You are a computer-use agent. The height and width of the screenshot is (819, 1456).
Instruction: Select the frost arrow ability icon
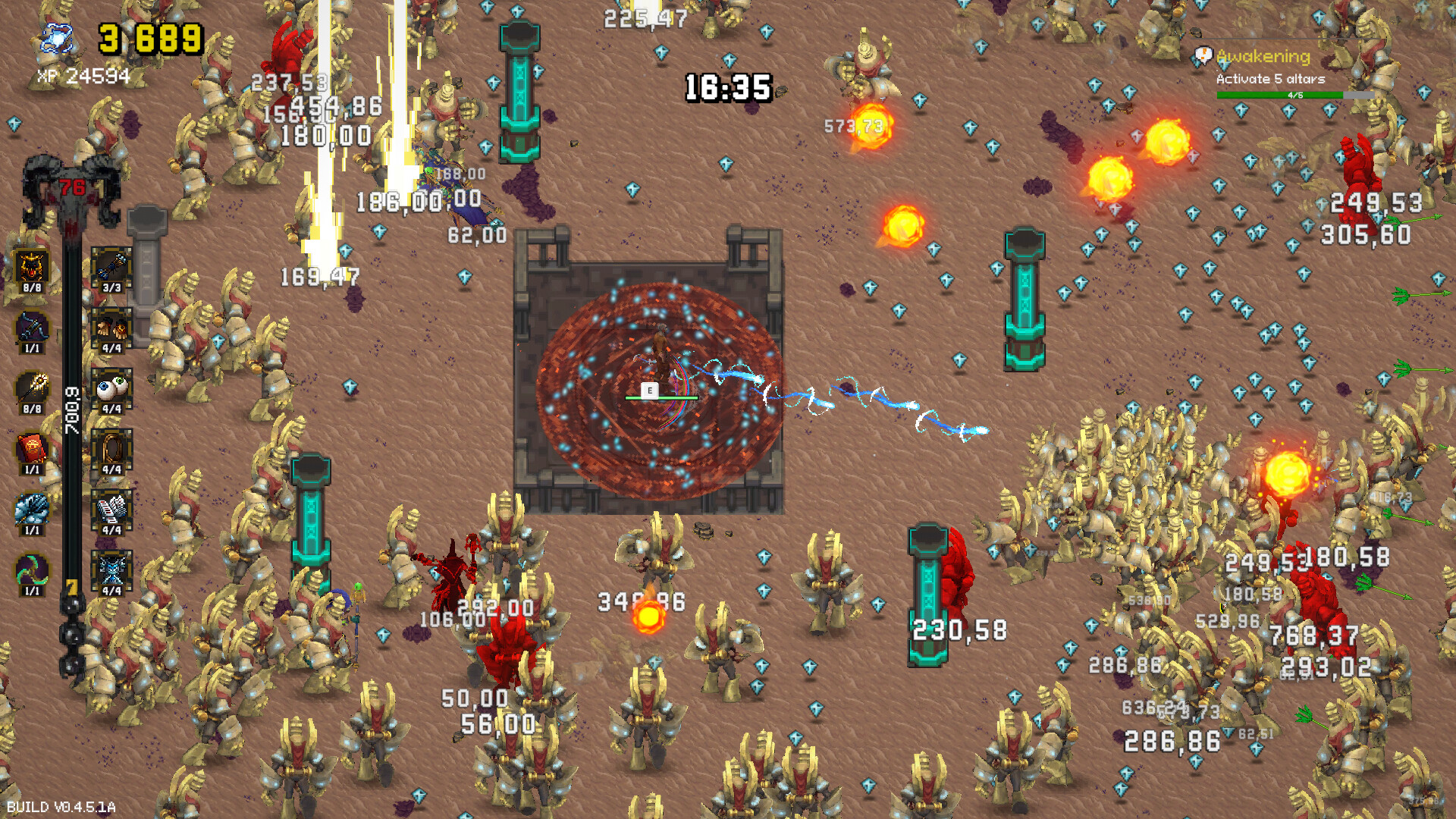31,507
